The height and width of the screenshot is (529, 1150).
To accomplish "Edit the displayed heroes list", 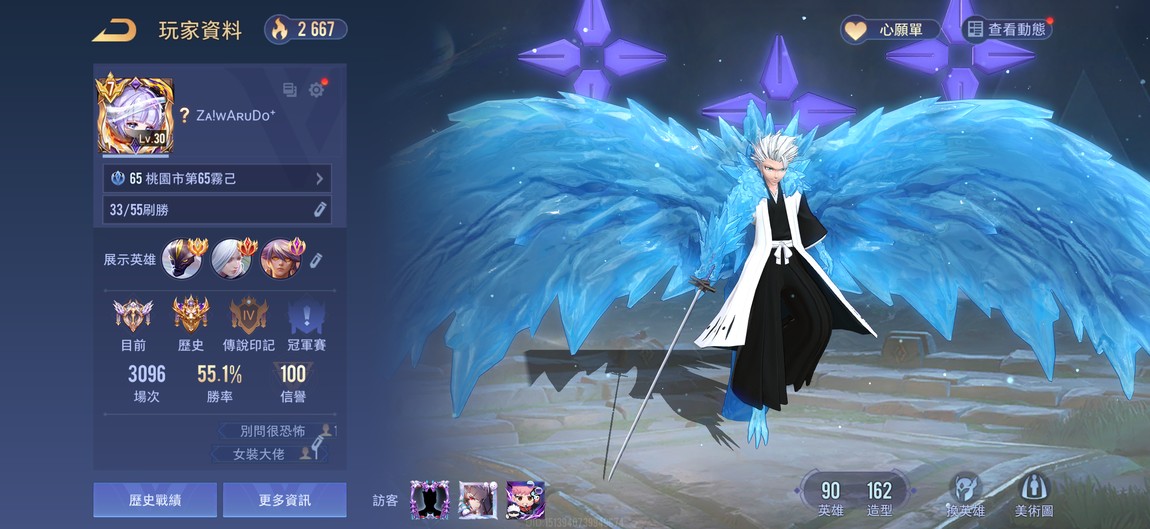I will [316, 260].
